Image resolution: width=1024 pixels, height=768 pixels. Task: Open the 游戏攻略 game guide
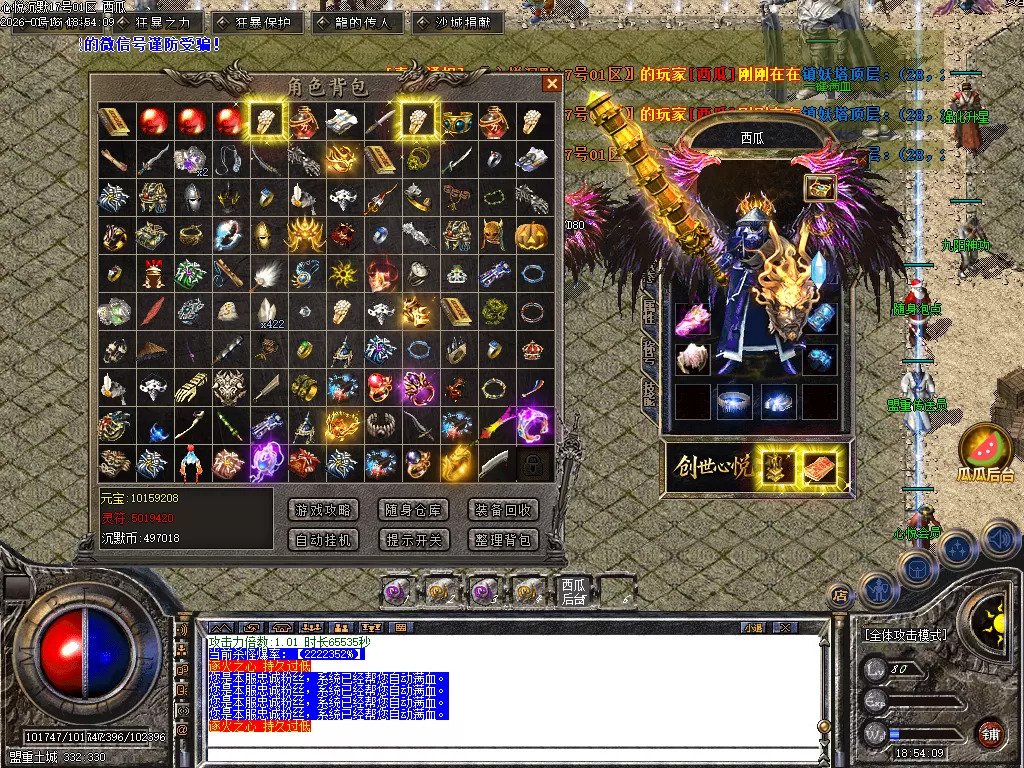click(323, 510)
